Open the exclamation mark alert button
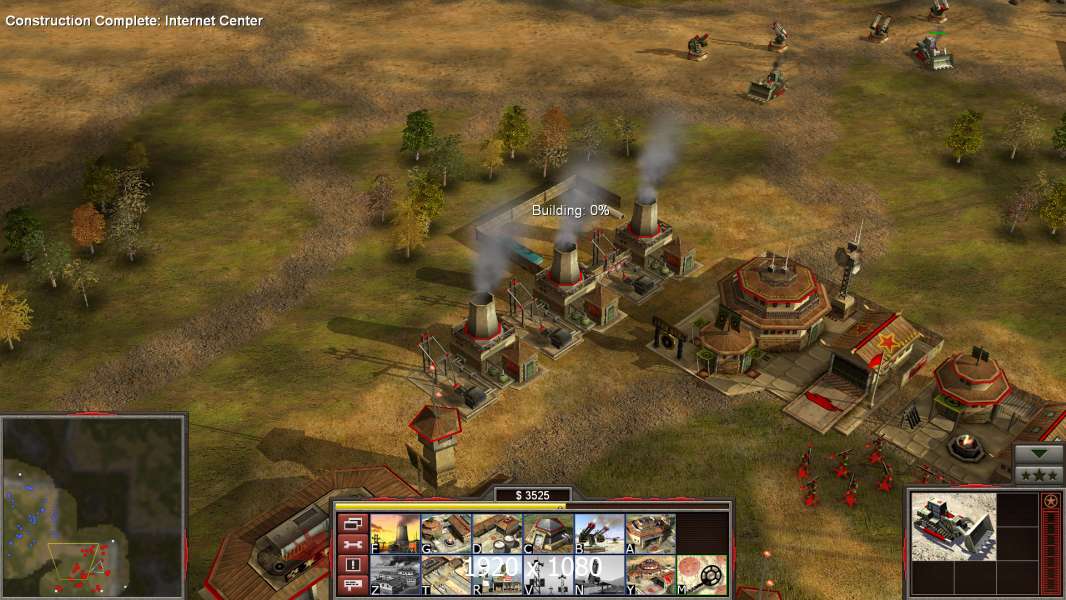 (x=352, y=565)
